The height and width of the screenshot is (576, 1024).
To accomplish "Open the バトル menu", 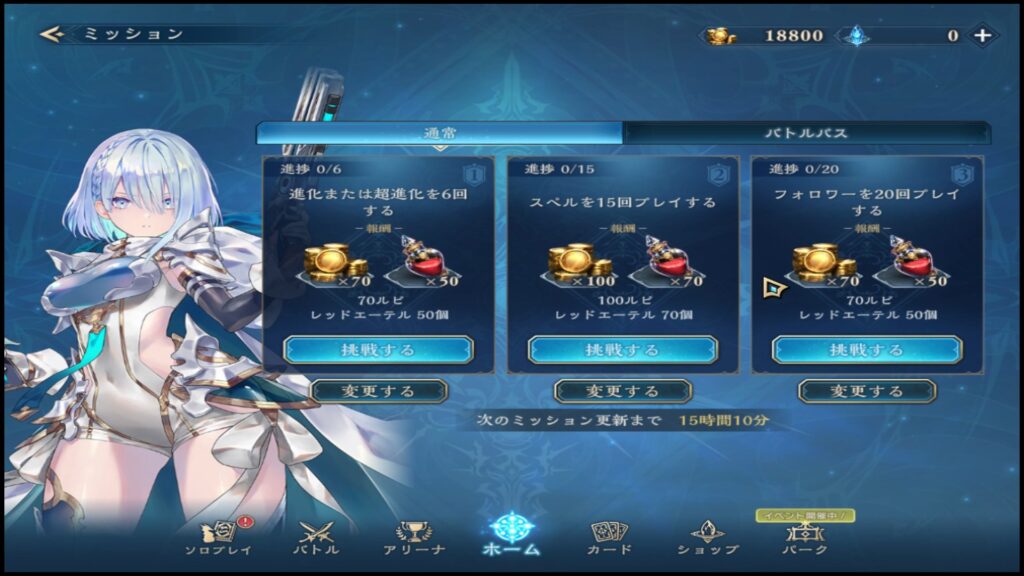I will pos(315,538).
